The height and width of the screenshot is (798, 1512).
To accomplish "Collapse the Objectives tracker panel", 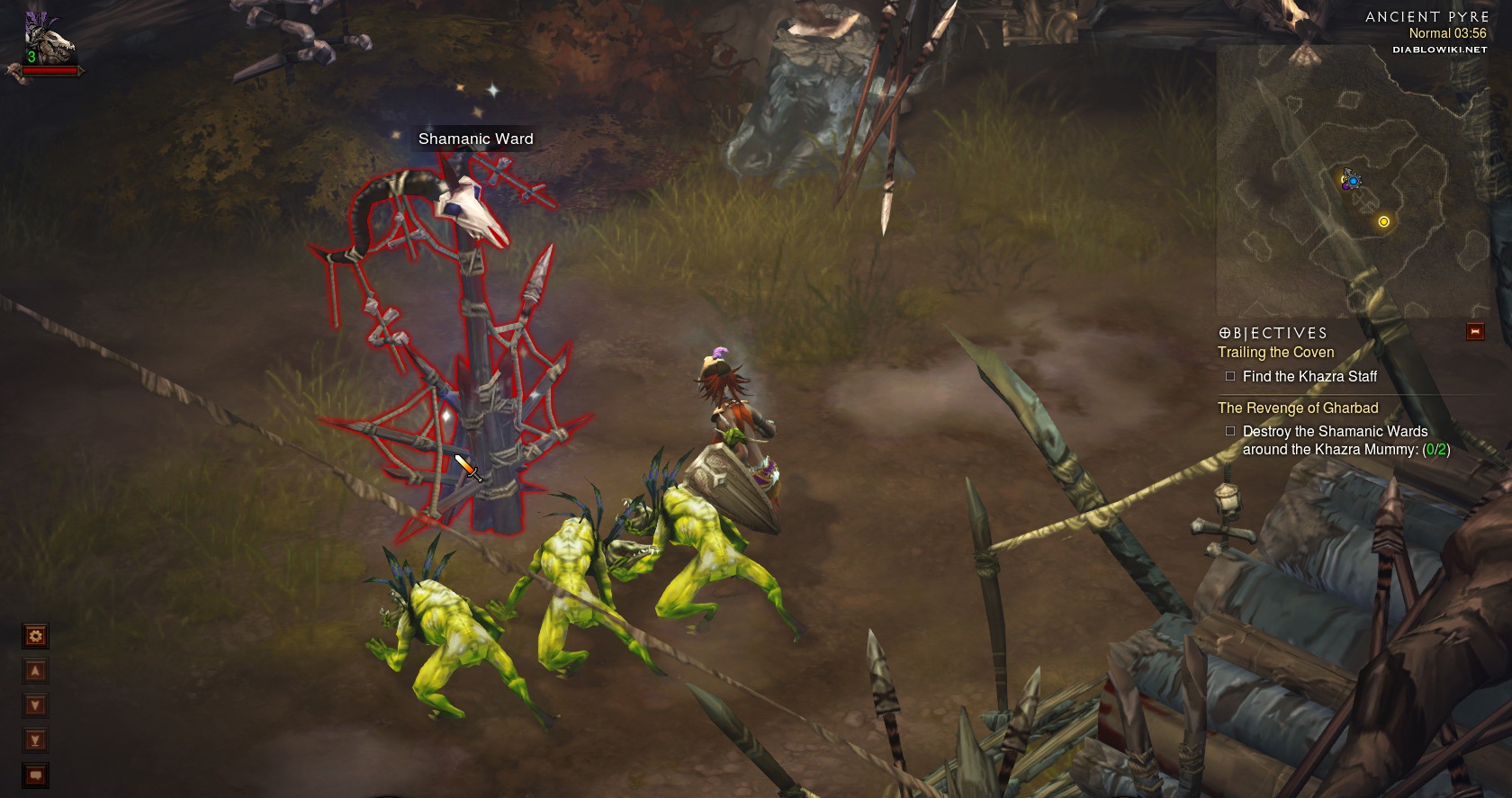I will [x=1474, y=332].
